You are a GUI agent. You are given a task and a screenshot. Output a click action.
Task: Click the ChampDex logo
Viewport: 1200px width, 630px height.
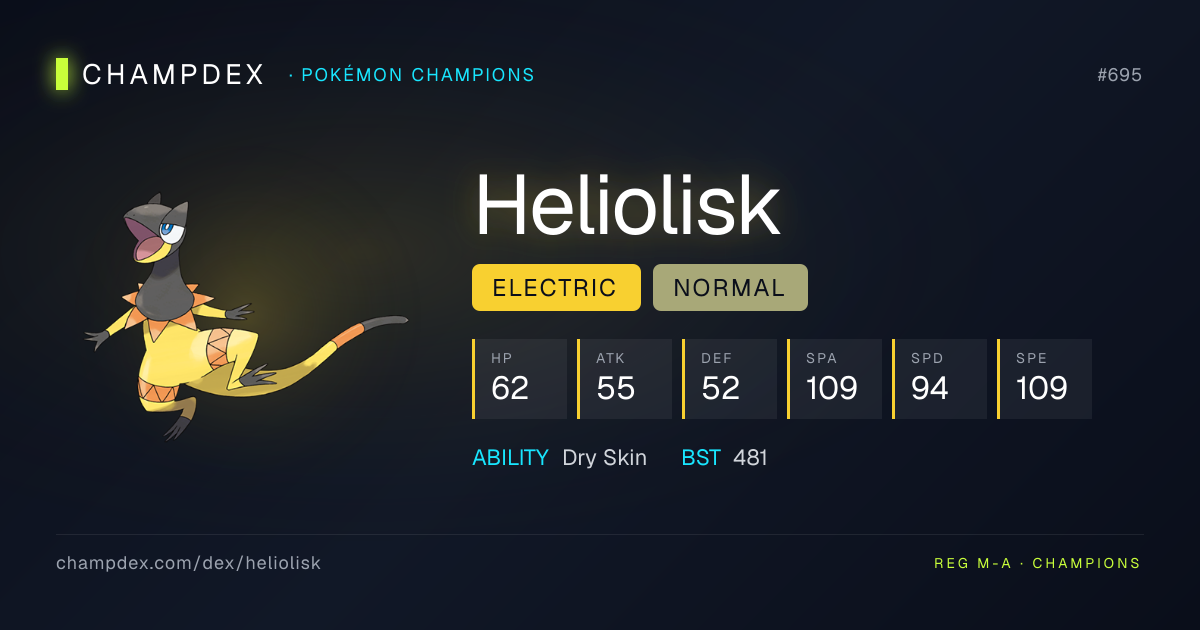(x=160, y=75)
